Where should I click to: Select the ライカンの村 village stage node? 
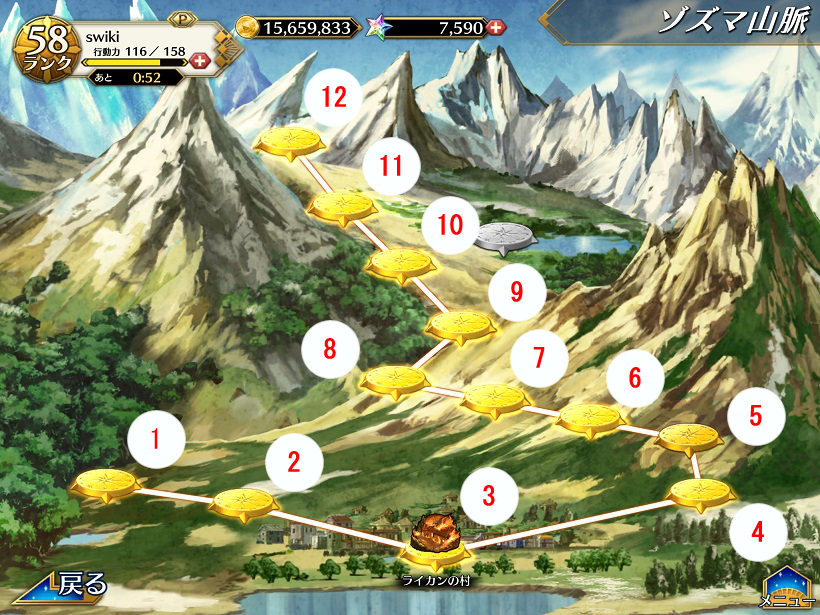pos(435,547)
